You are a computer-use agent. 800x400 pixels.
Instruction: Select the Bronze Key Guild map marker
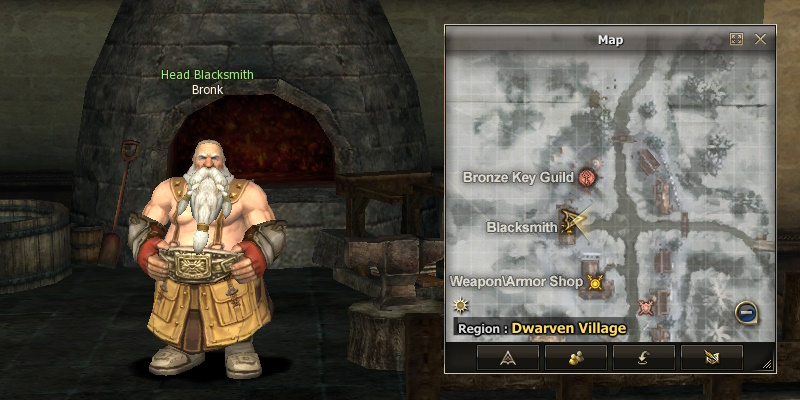pos(587,177)
